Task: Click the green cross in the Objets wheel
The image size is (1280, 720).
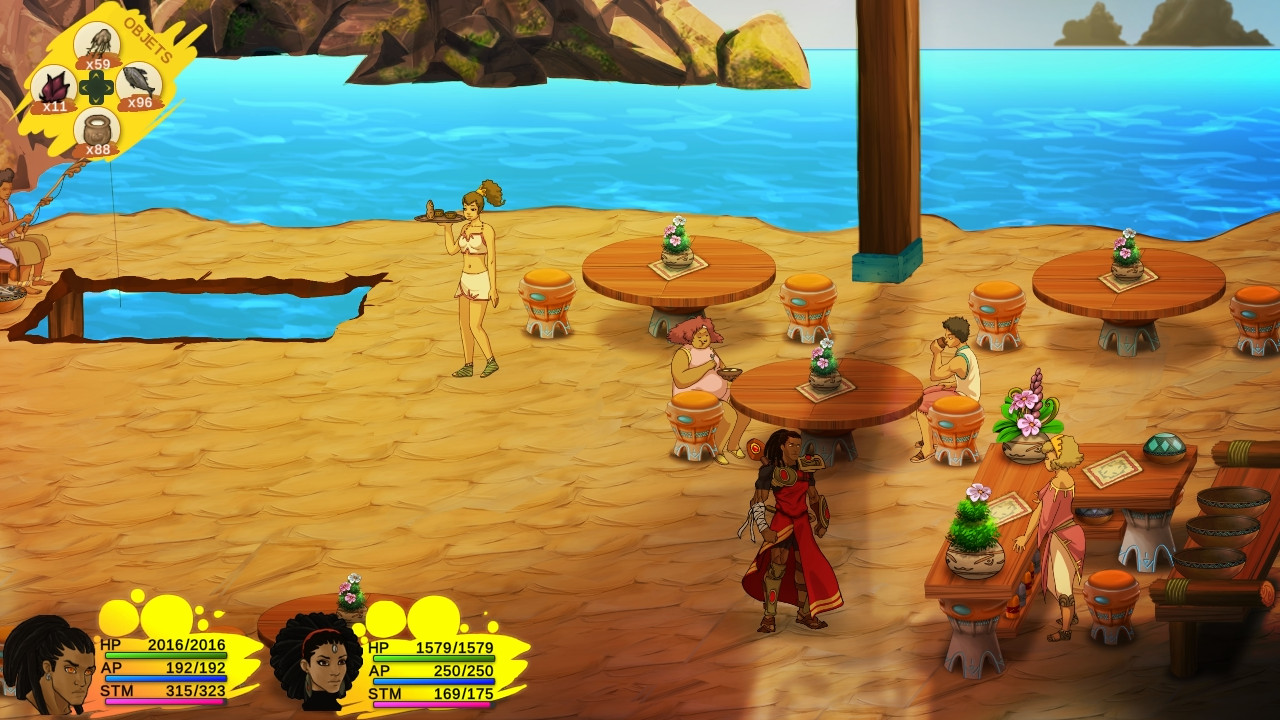Action: pyautogui.click(x=97, y=88)
